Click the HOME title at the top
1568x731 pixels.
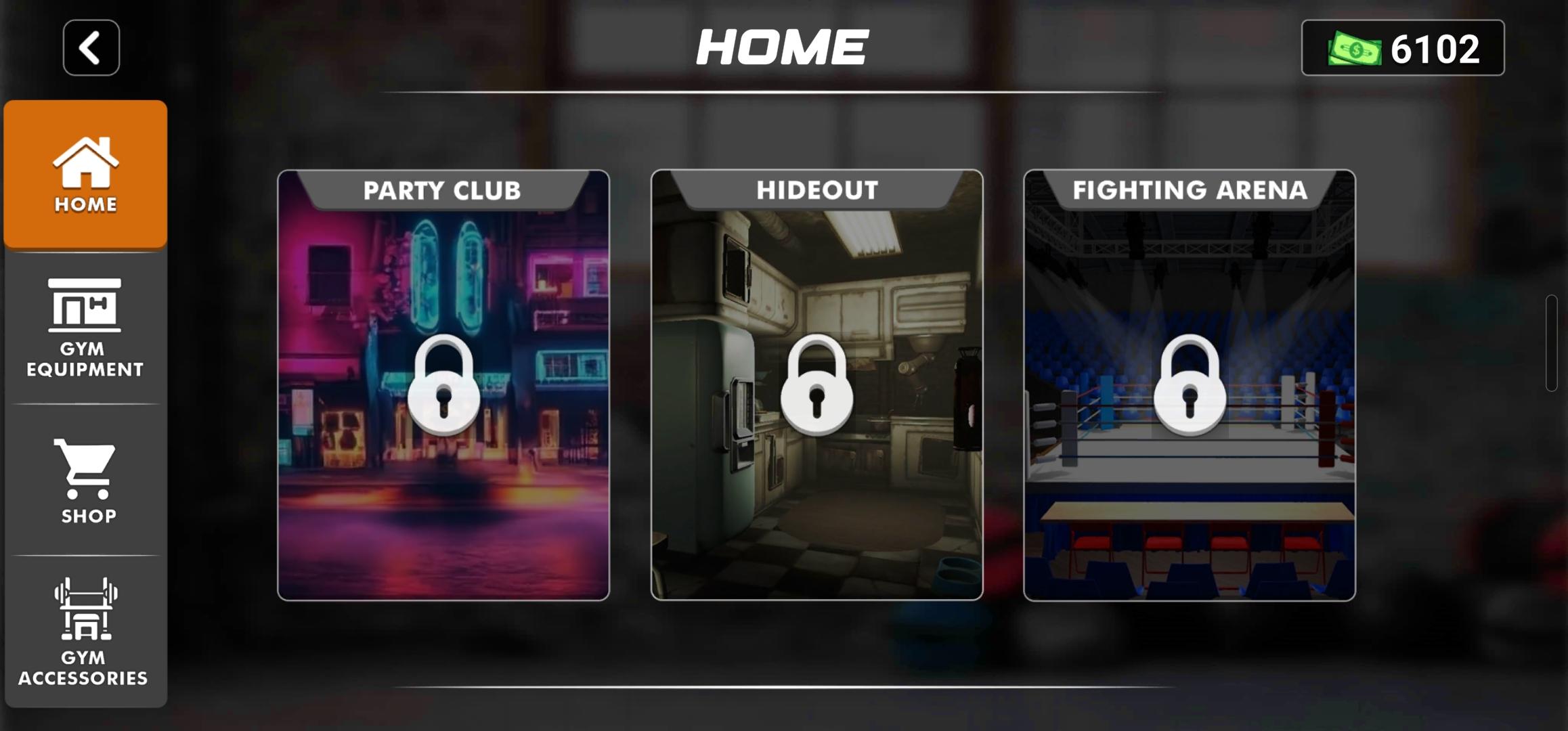[x=783, y=46]
